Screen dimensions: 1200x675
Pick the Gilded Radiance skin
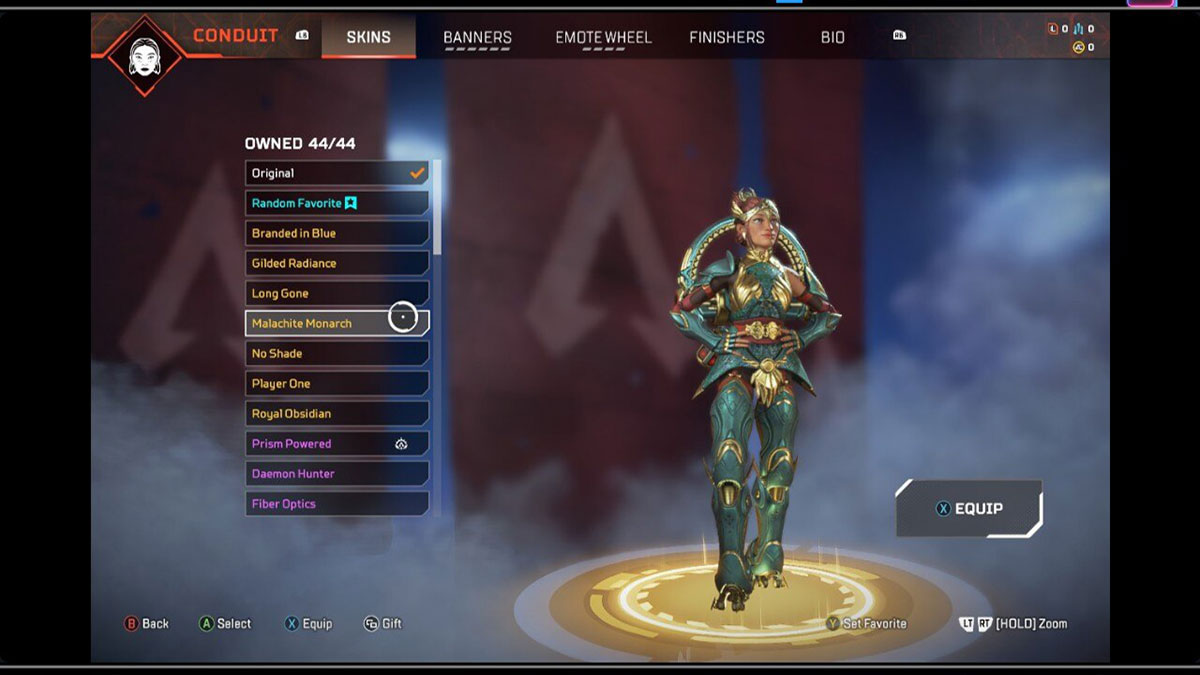(x=336, y=263)
